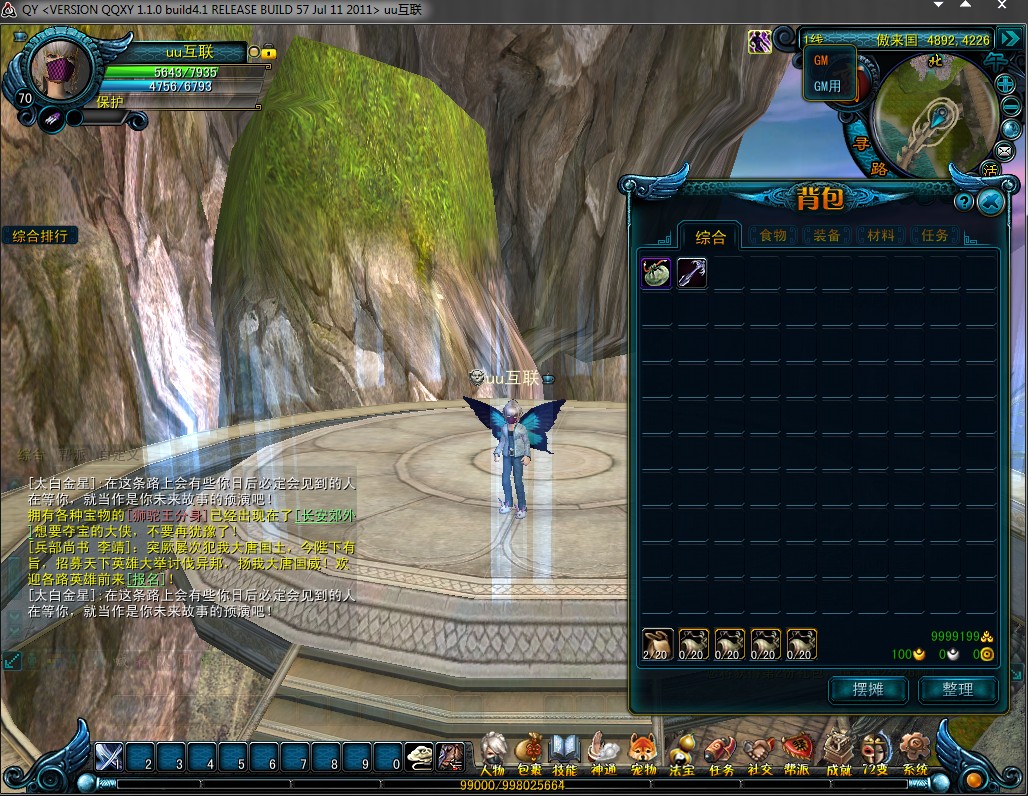The width and height of the screenshot is (1028, 796).
Task: Close the 背包 backpack window
Action: [x=990, y=202]
